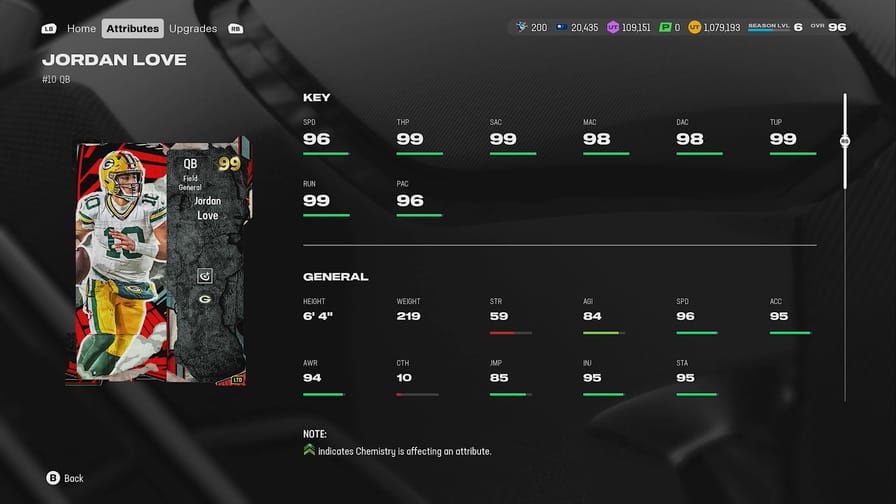The image size is (896, 504).
Task: Go back using the Back button
Action: 65,478
